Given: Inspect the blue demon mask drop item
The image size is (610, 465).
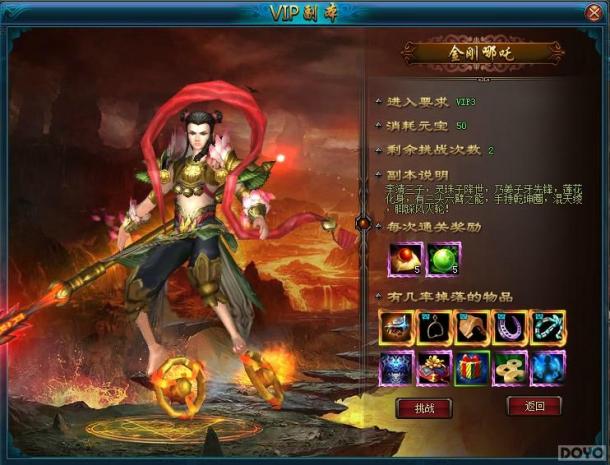Looking at the screenshot, I should tap(396, 367).
